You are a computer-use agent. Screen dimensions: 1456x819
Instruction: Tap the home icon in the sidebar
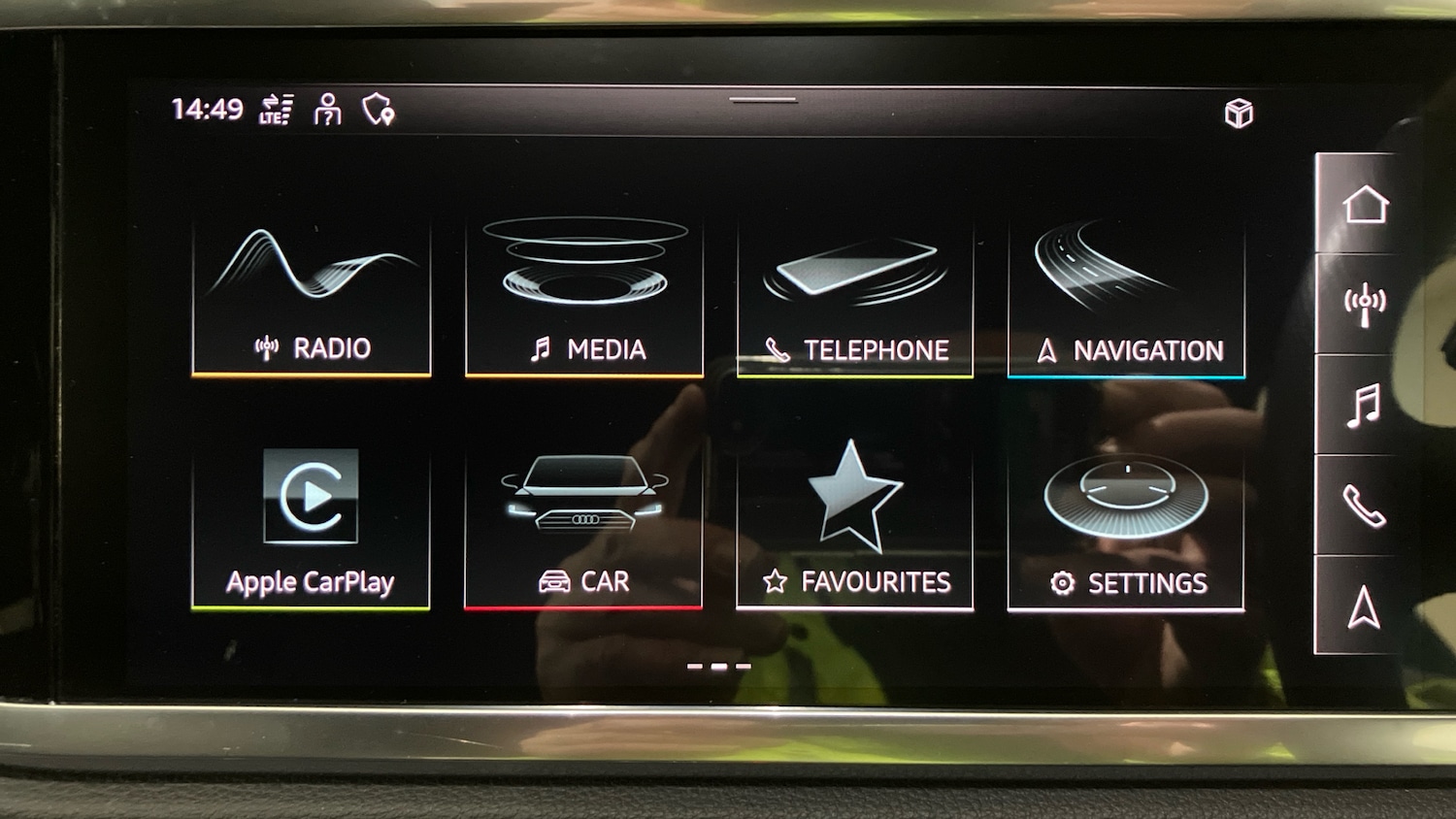[1365, 205]
